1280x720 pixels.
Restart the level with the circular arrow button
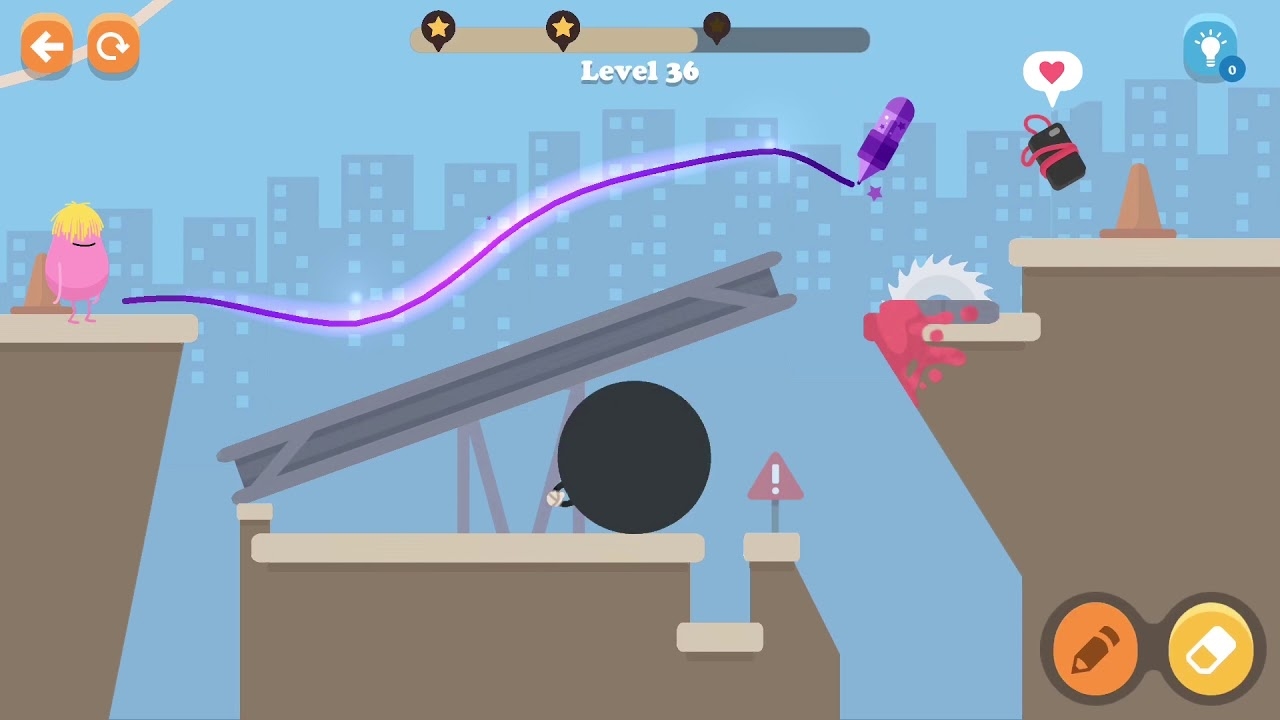point(112,46)
